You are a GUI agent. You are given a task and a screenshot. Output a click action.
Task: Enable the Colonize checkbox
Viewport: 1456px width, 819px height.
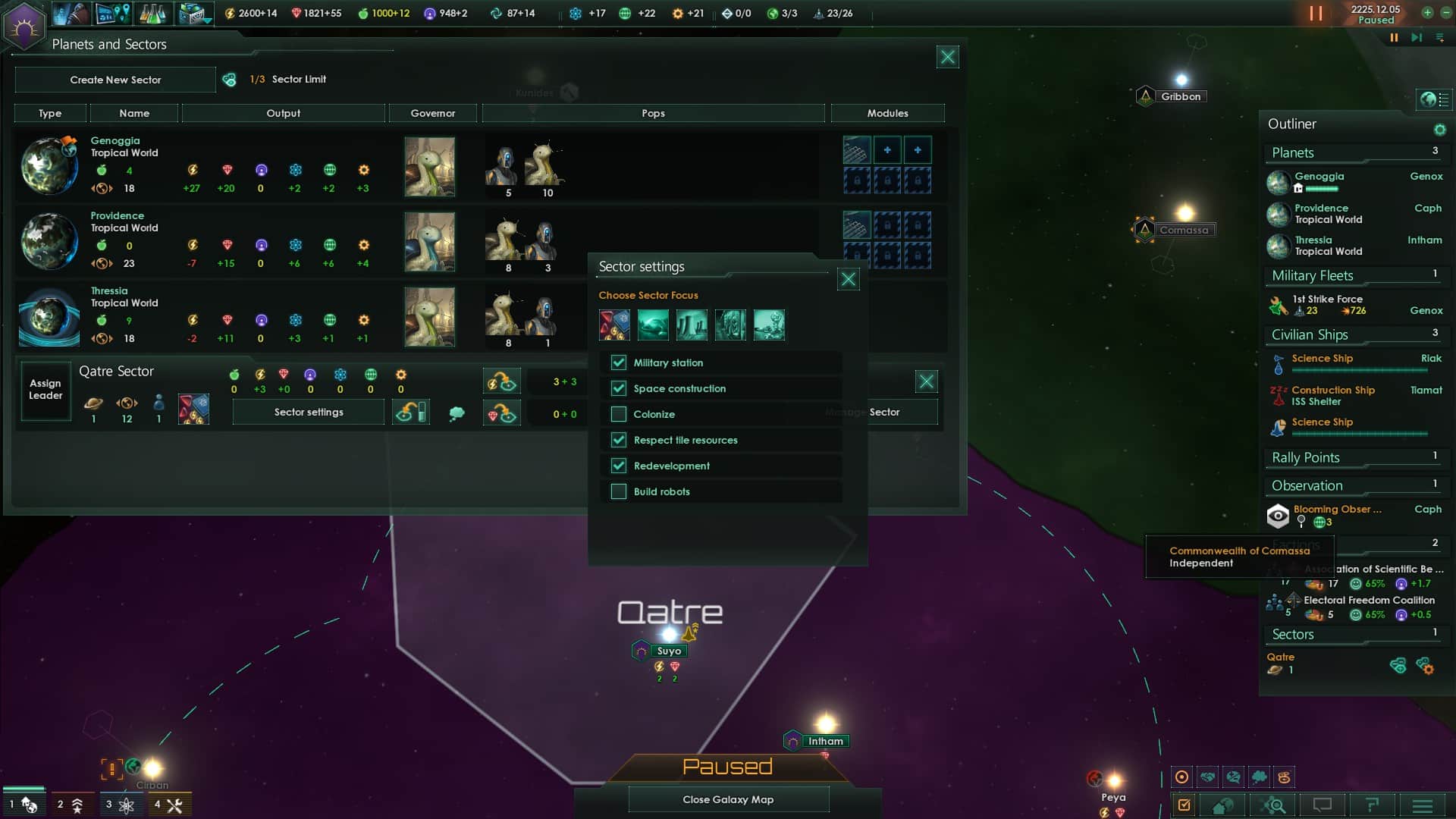pyautogui.click(x=619, y=414)
